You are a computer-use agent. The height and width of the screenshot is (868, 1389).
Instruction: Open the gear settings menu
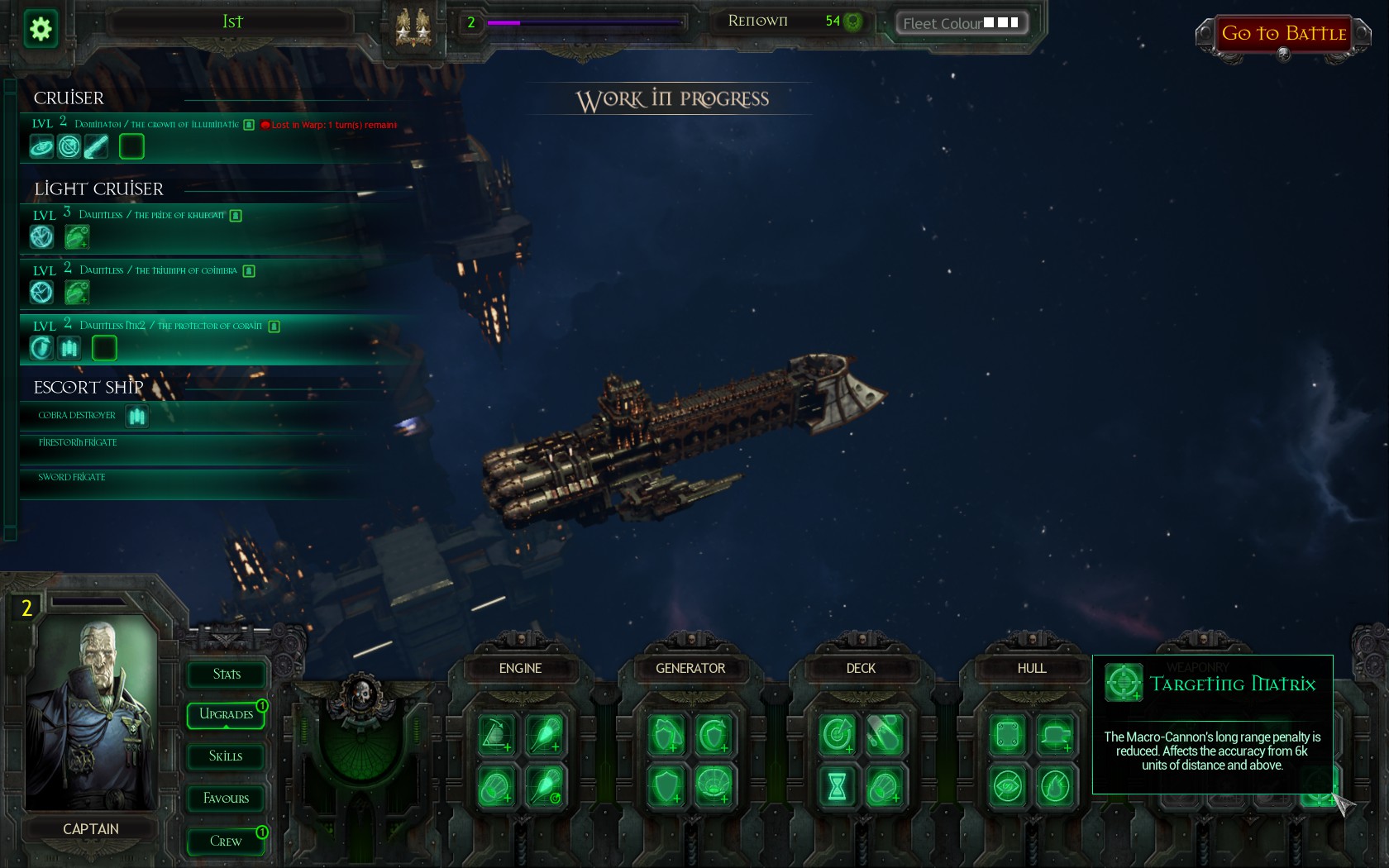pos(41,30)
